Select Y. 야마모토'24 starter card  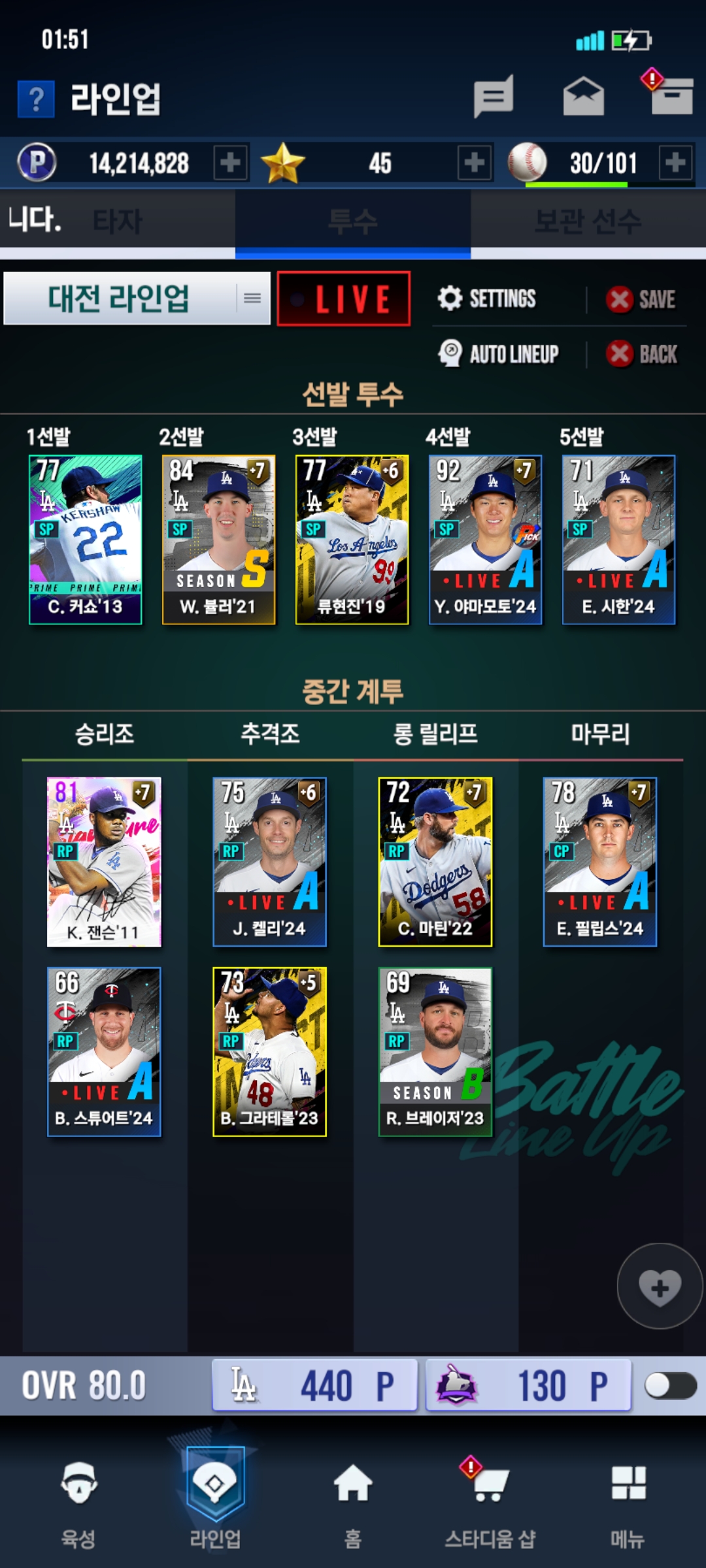click(485, 539)
